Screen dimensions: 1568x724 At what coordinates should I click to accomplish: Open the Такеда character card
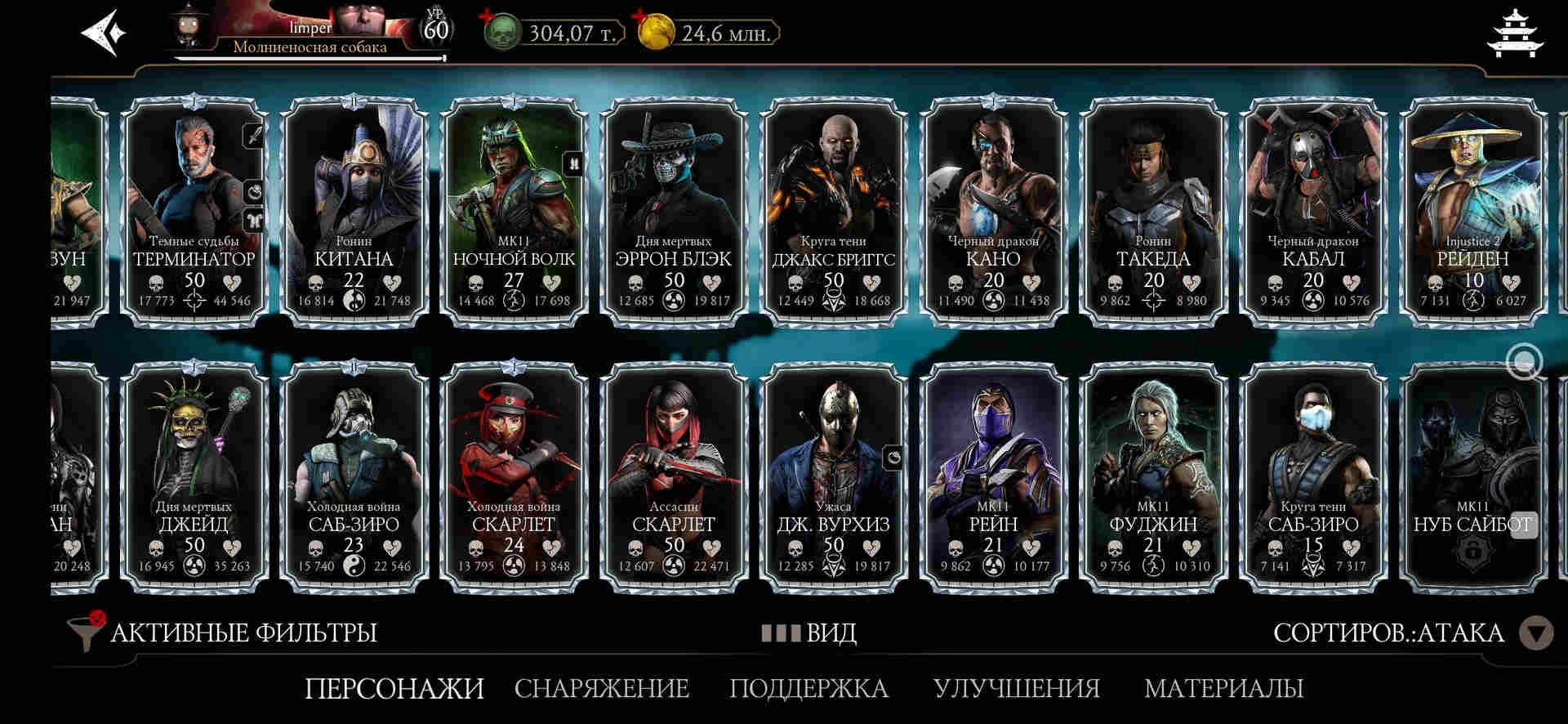(1153, 212)
